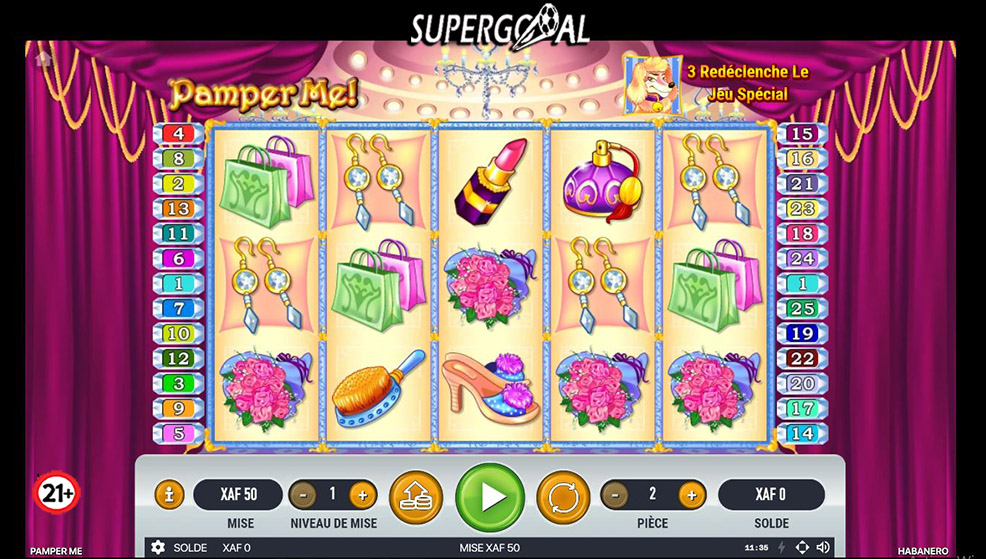Set max bet with the coin stack button
The width and height of the screenshot is (986, 559).
click(x=416, y=496)
